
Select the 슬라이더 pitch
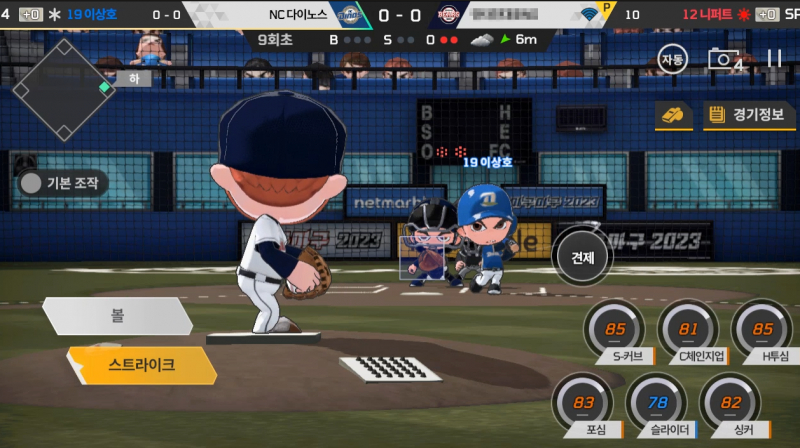click(x=656, y=403)
